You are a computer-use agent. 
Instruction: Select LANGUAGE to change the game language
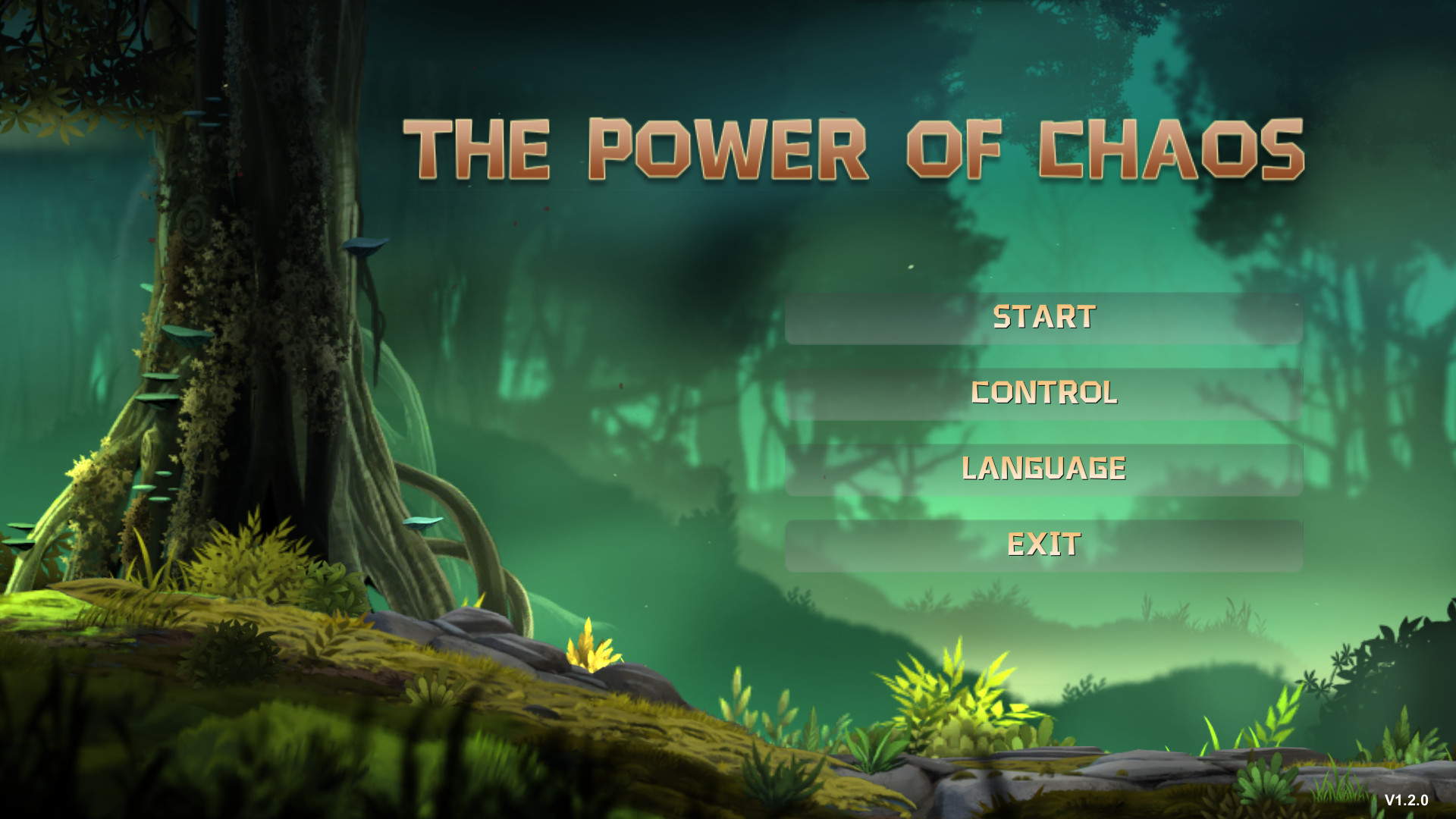pyautogui.click(x=1045, y=468)
